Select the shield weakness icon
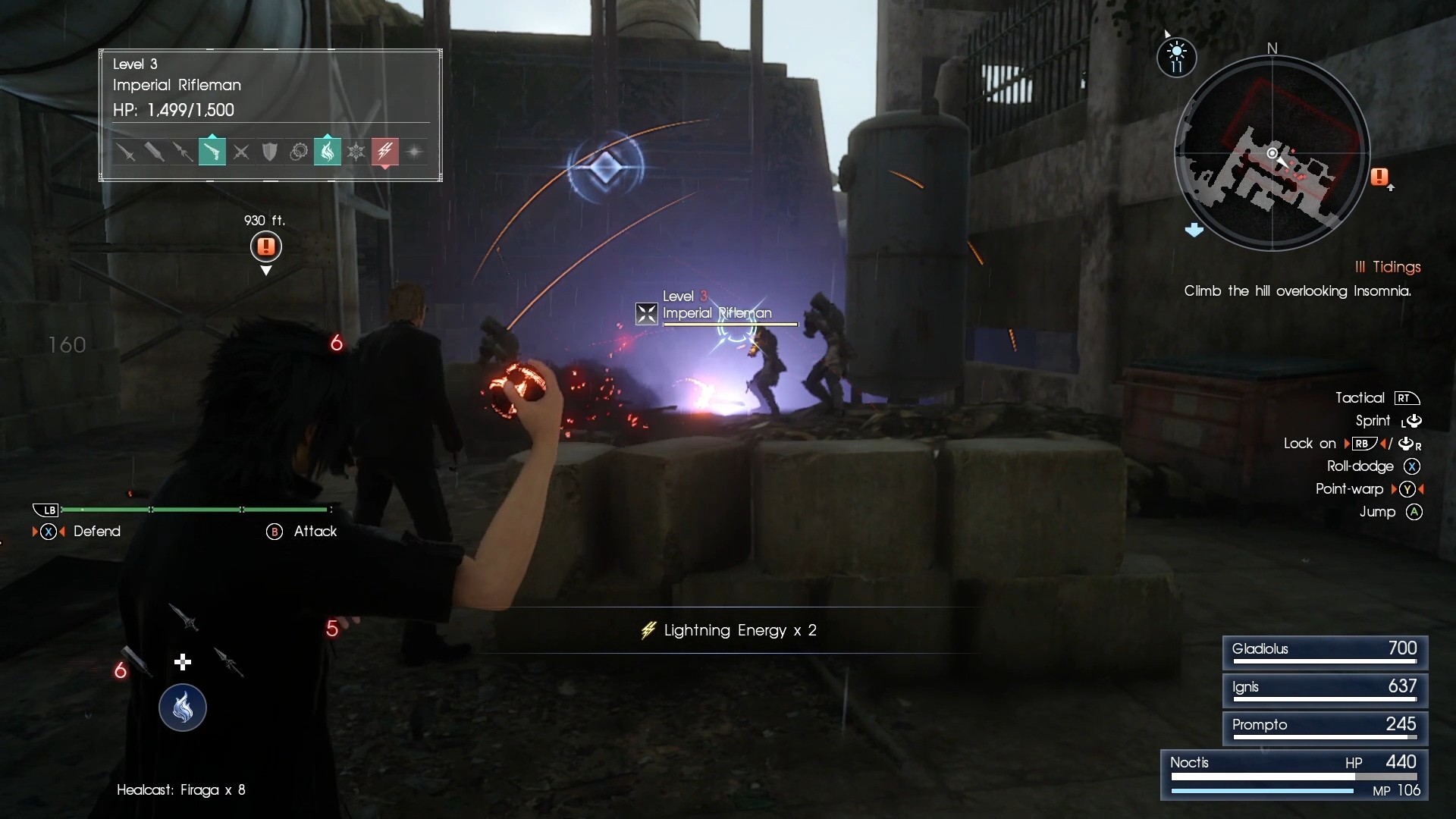Viewport: 1456px width, 819px height. click(x=269, y=152)
